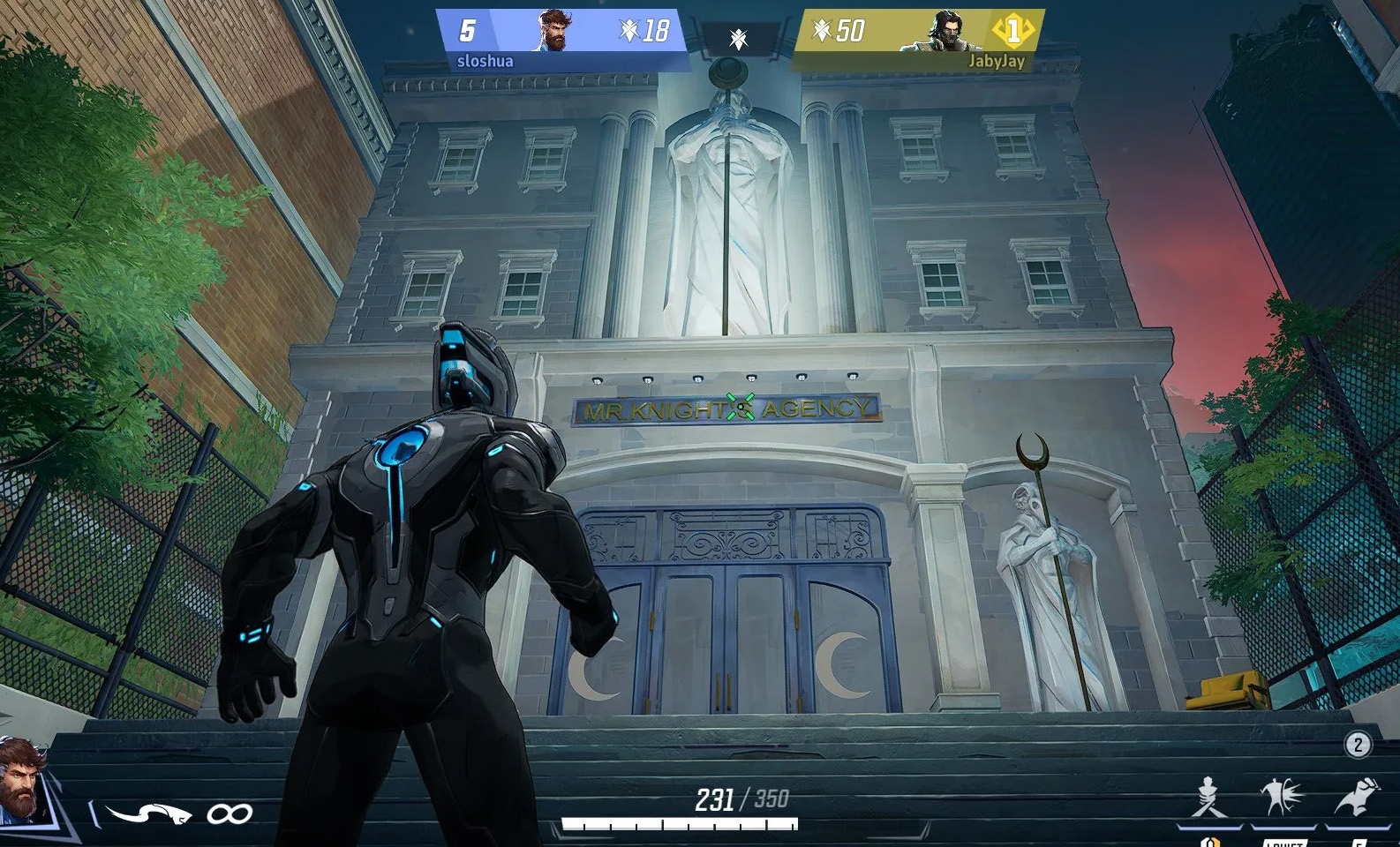Viewport: 1400px width, 847px height.
Task: Click the center objective emblem between scores
Action: 739,39
